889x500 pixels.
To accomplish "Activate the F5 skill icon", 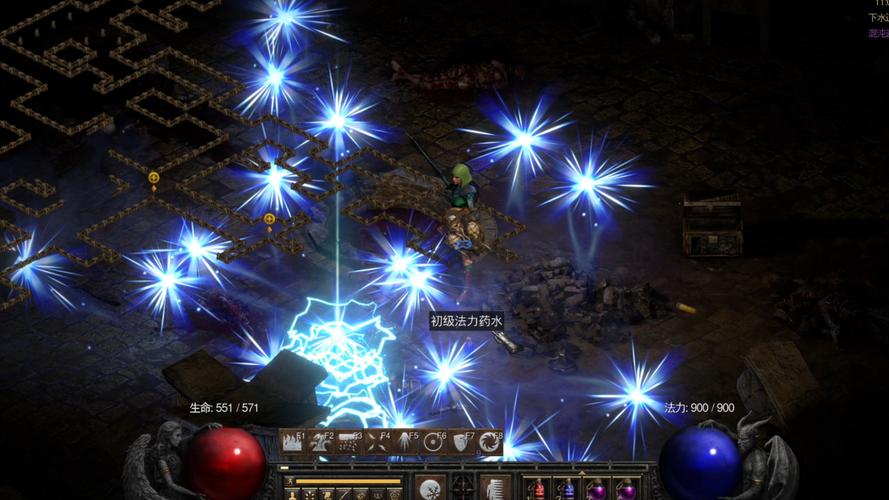I will 405,442.
